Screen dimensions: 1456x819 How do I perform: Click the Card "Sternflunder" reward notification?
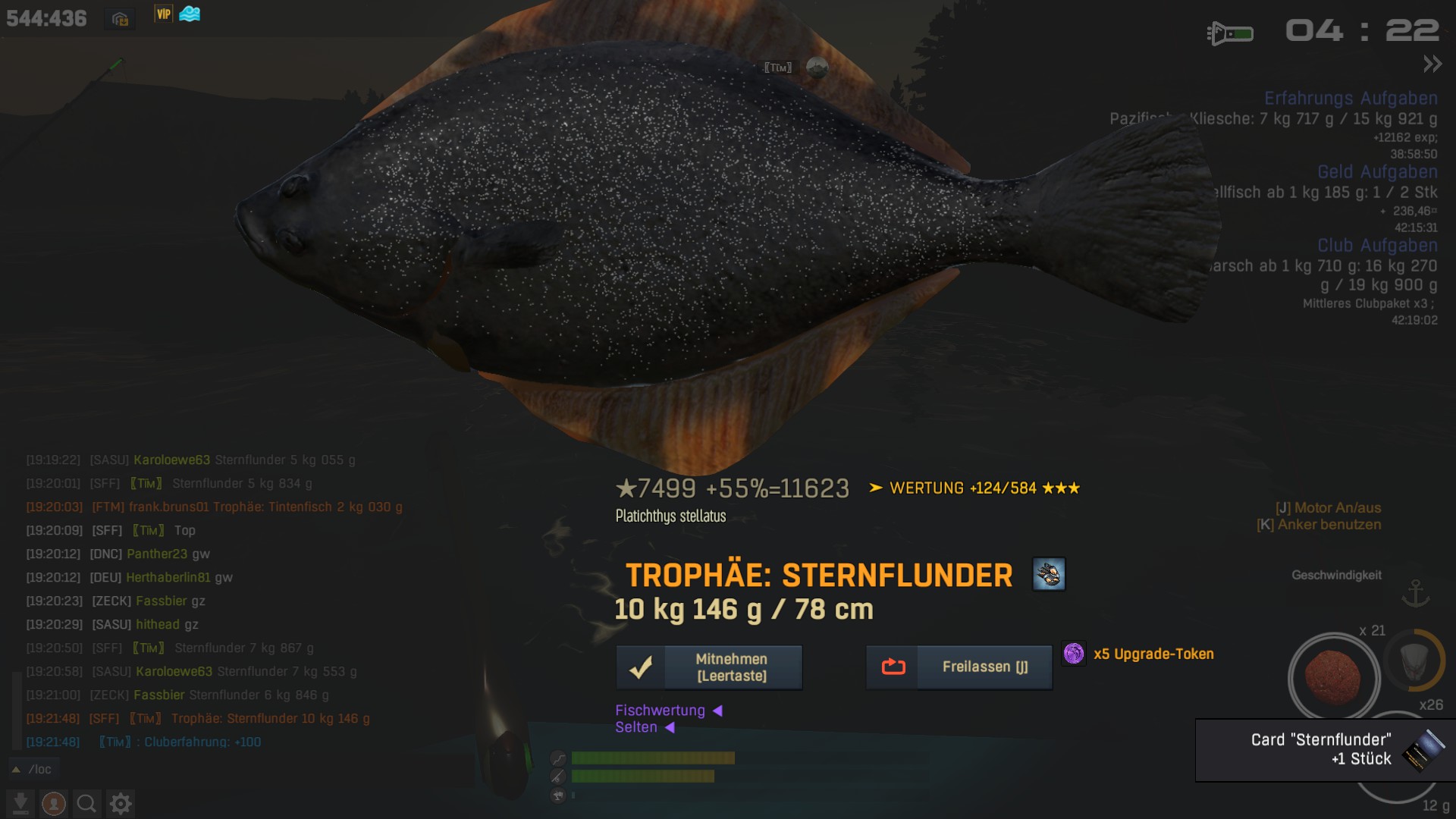click(x=1325, y=749)
